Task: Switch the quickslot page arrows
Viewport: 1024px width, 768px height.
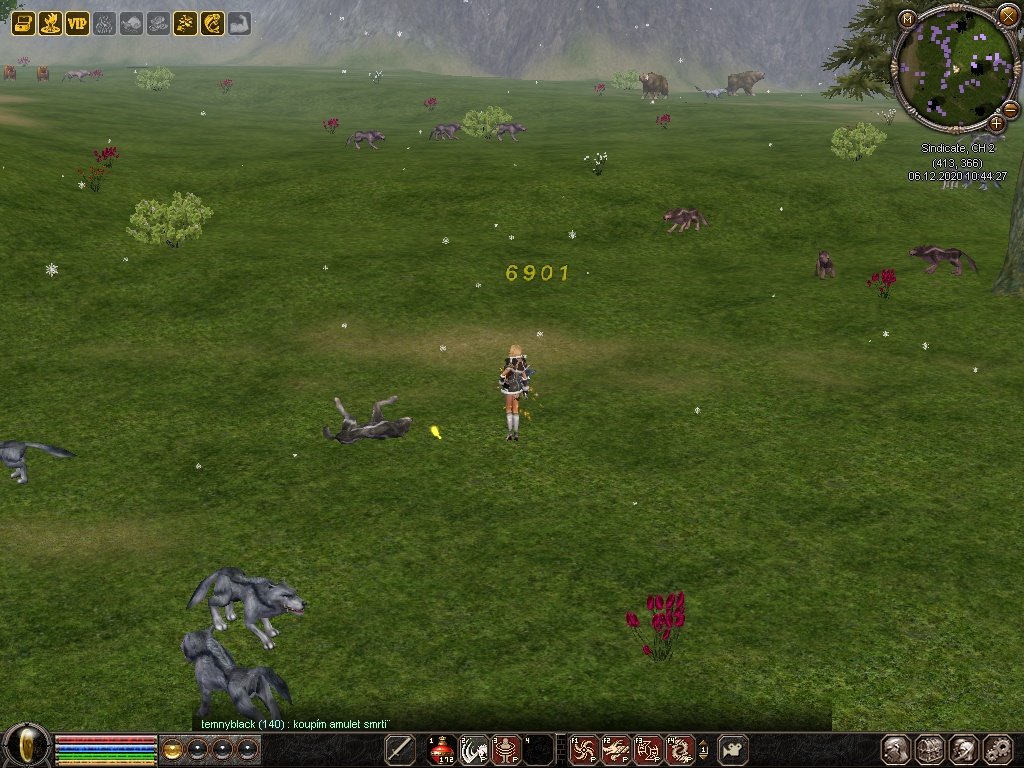Action: pos(703,749)
